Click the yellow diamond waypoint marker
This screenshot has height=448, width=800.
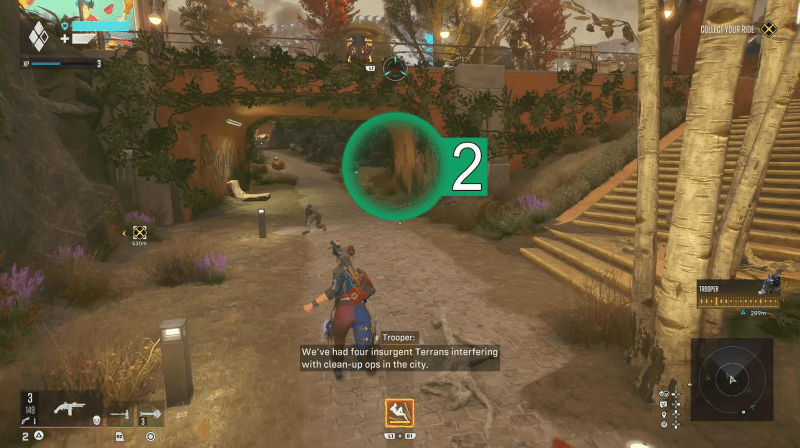(x=139, y=233)
